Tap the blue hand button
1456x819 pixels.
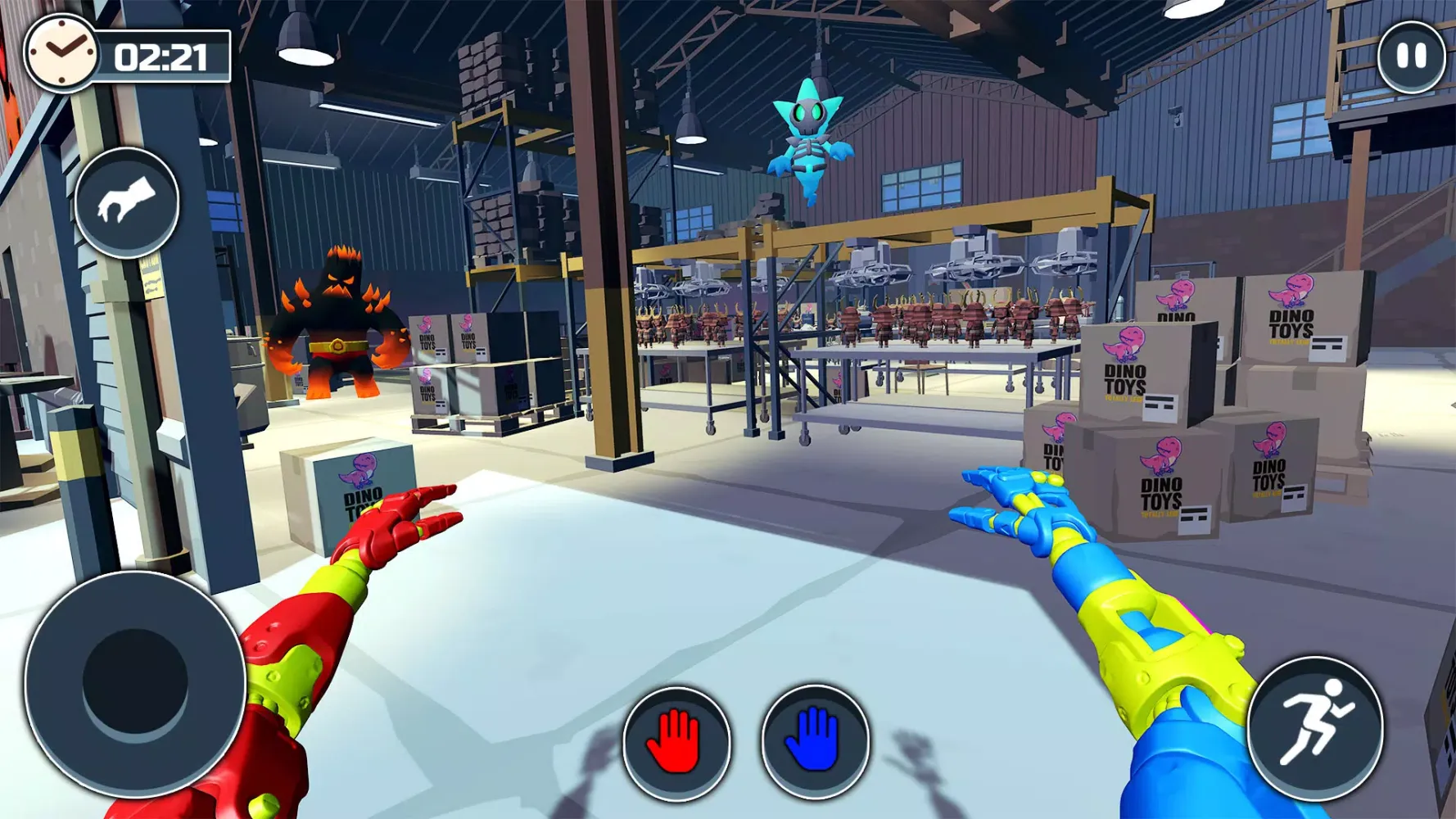[814, 741]
